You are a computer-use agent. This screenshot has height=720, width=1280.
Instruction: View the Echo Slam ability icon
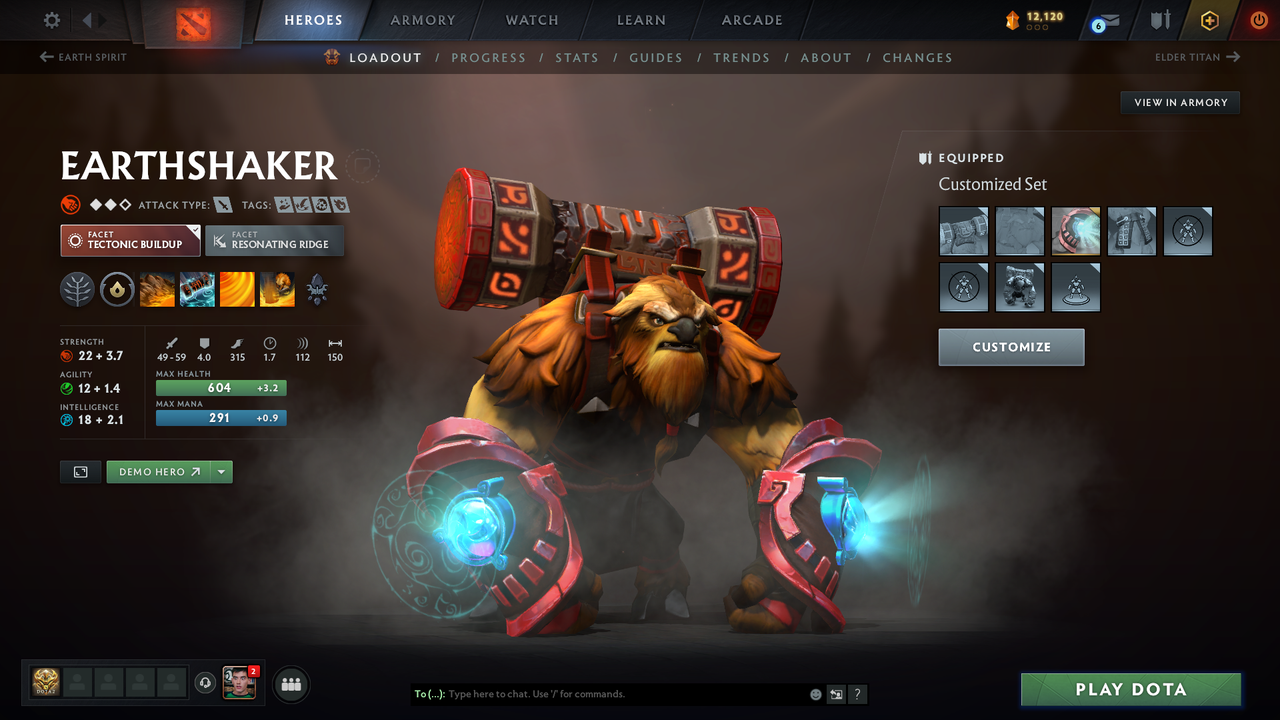click(x=277, y=289)
